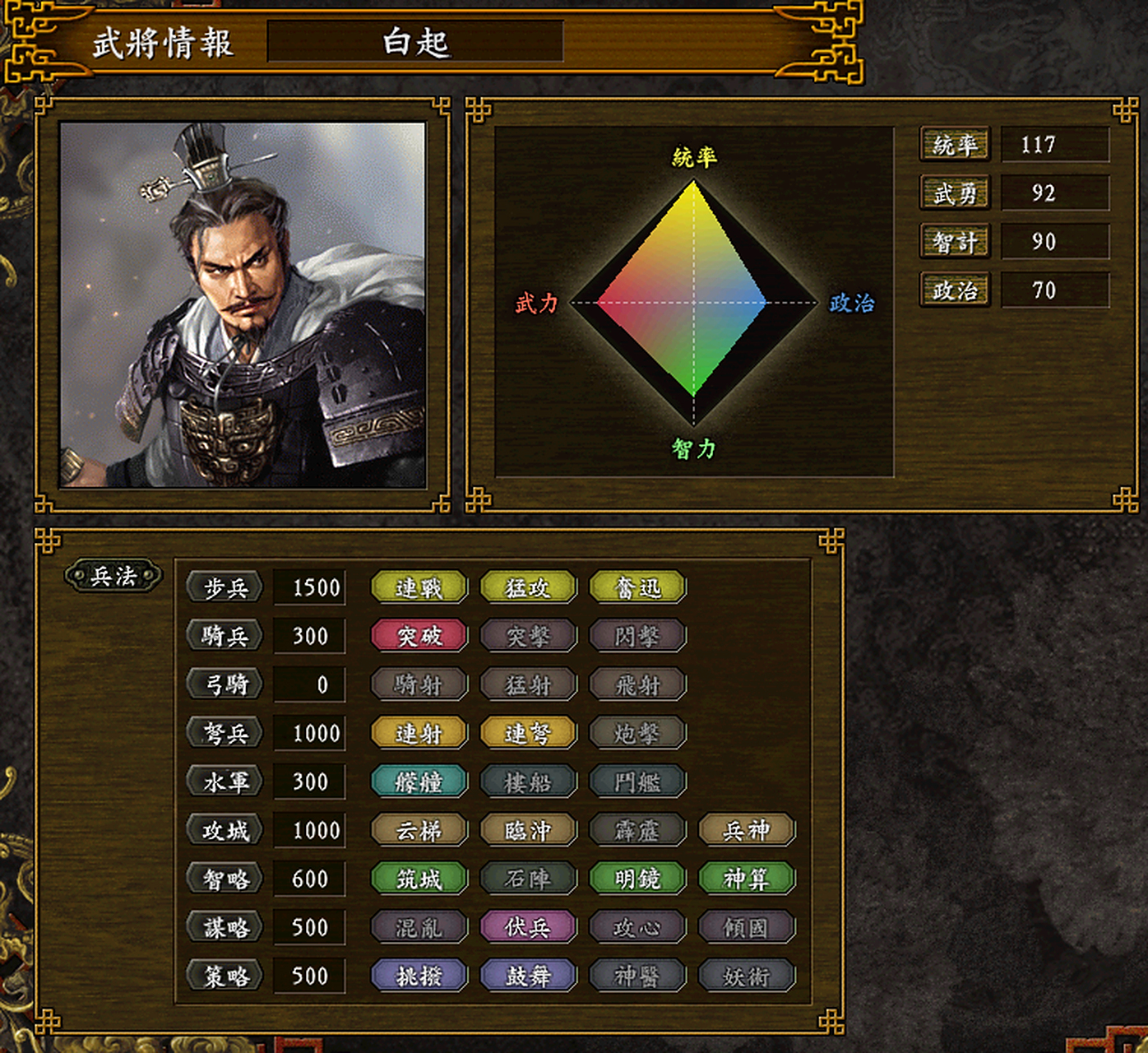Click the 統率 stat label

pyautogui.click(x=954, y=145)
